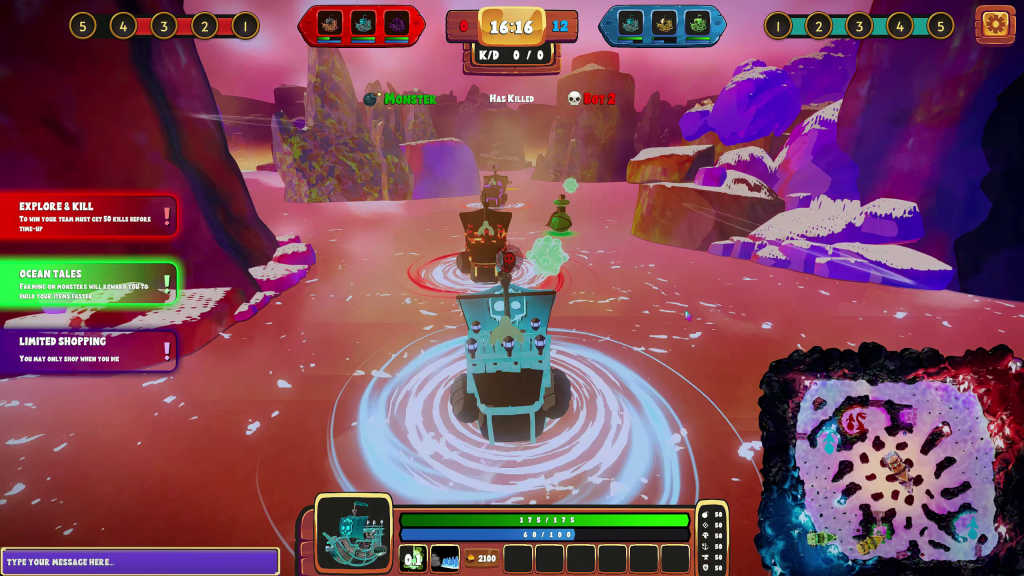Click the 2100 gold counter
The image size is (1024, 576).
[x=481, y=558]
